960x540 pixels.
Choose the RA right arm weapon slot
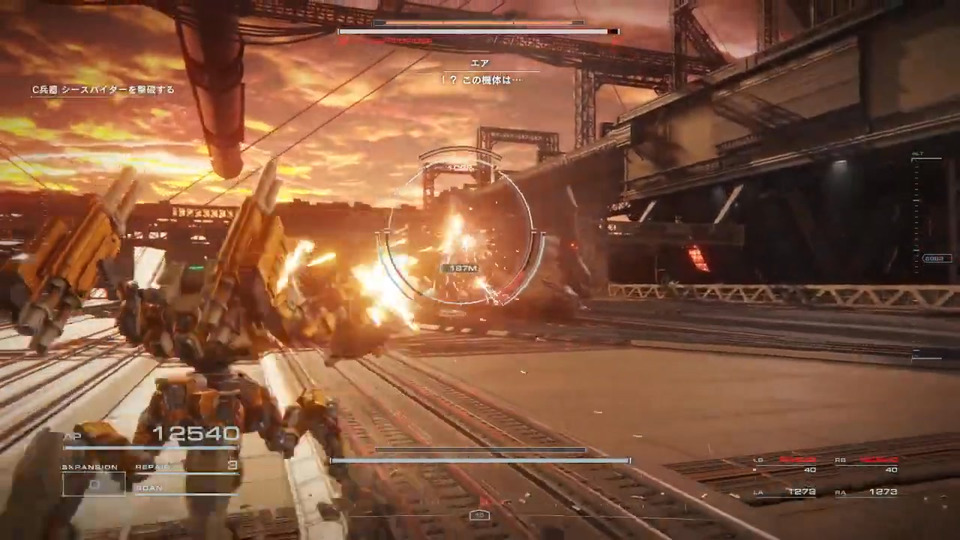click(878, 491)
